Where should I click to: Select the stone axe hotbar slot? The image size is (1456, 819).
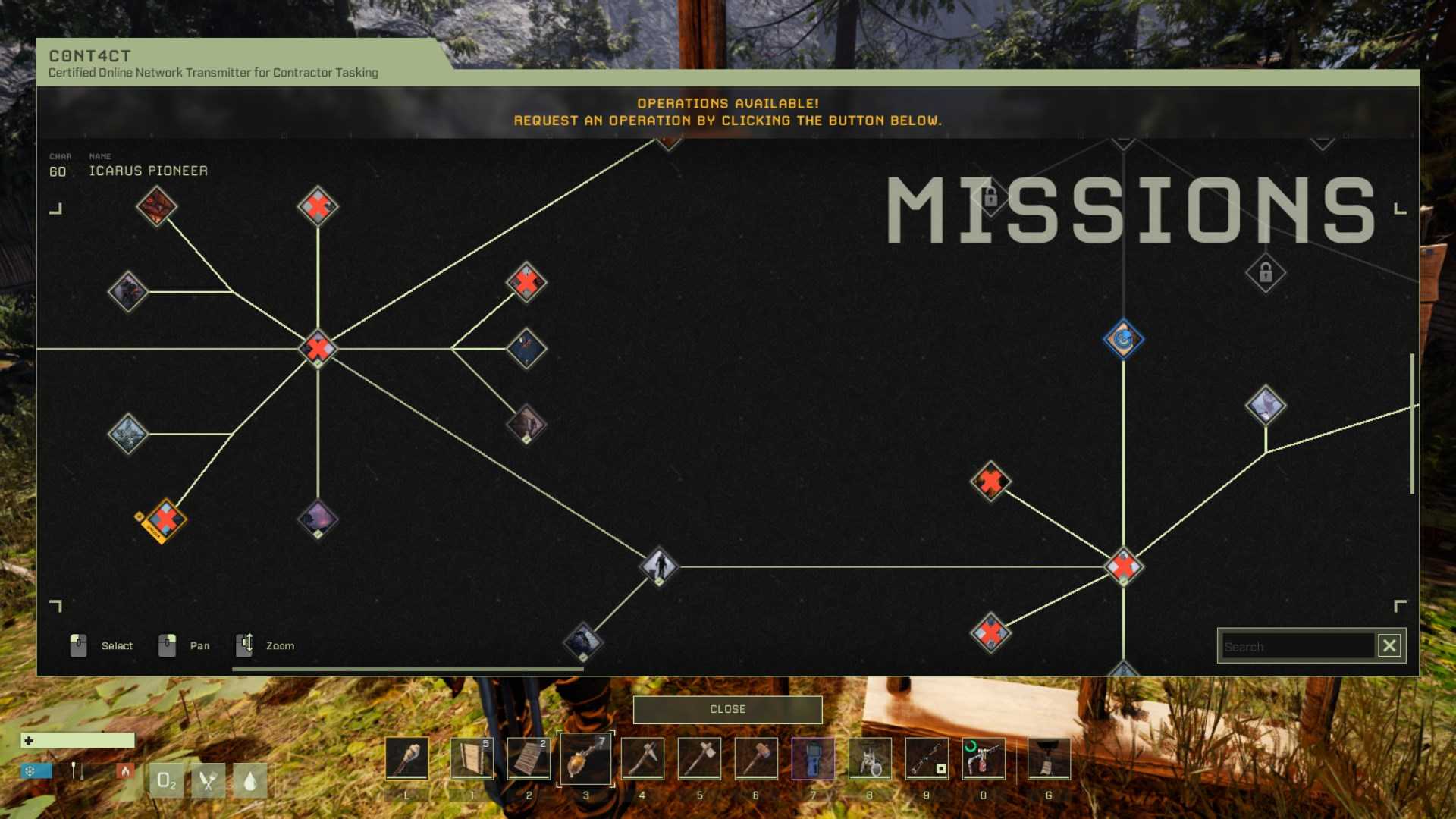point(699,758)
